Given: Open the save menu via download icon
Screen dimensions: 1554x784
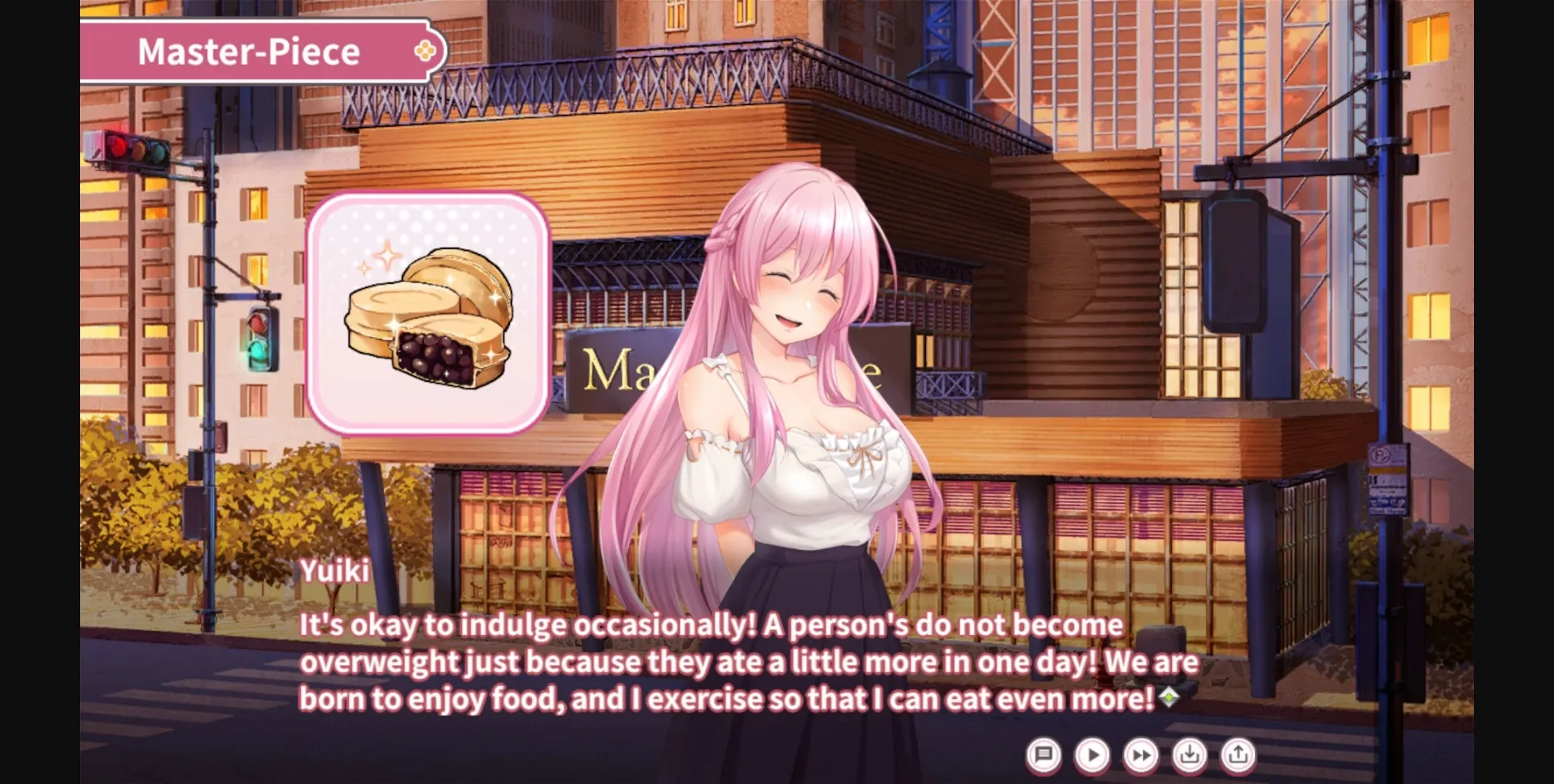Looking at the screenshot, I should coord(1190,753).
